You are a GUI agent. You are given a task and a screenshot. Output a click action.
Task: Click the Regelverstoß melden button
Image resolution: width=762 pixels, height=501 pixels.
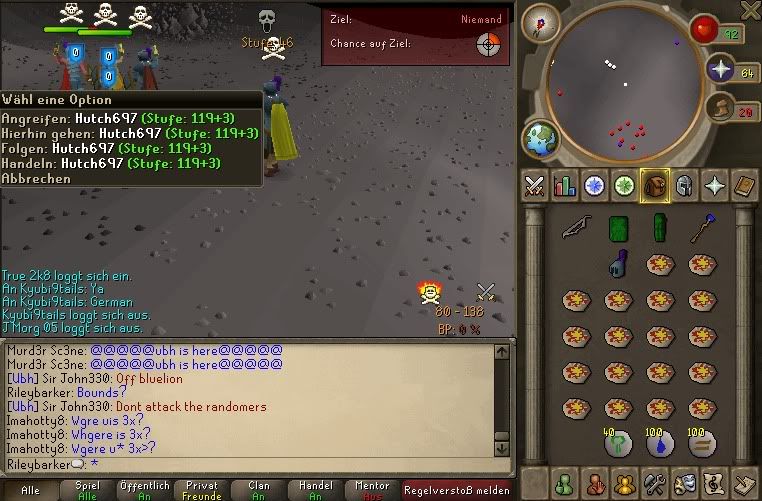(456, 490)
